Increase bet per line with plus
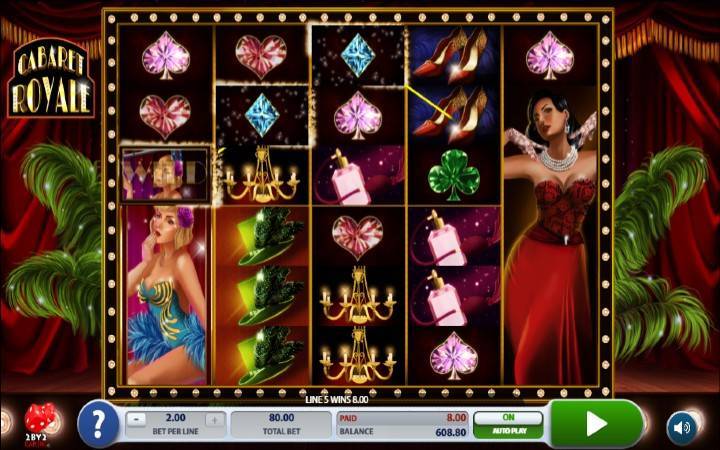This screenshot has height=450, width=720. (x=213, y=419)
